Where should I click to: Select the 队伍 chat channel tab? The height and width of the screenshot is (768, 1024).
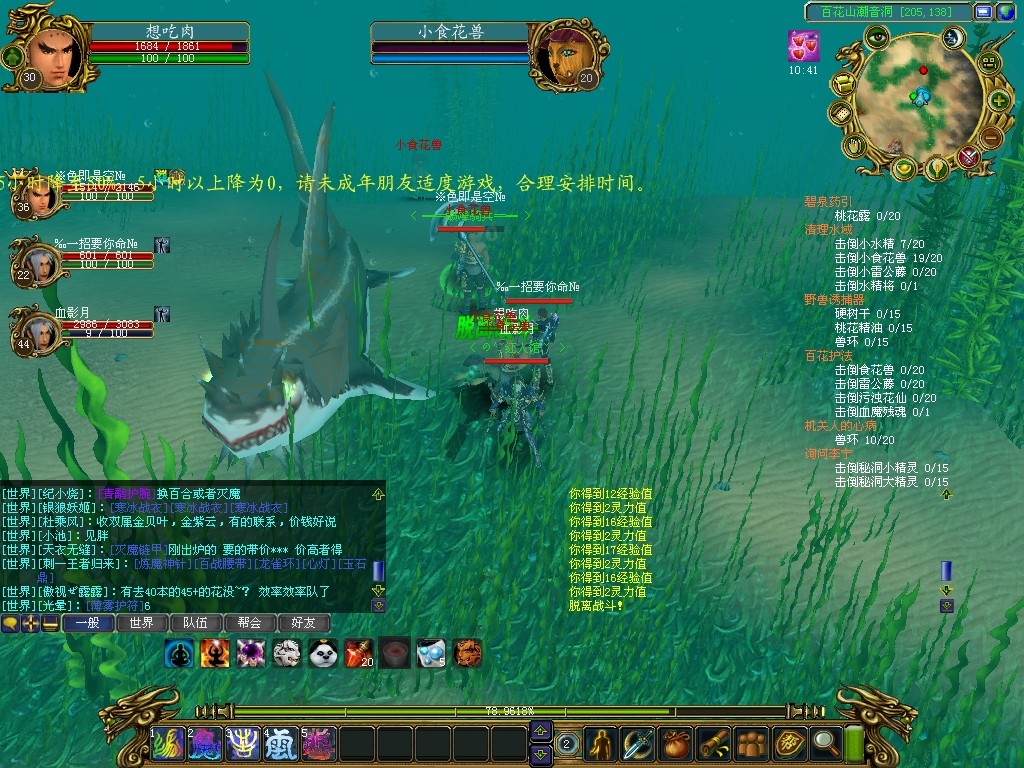tap(195, 623)
